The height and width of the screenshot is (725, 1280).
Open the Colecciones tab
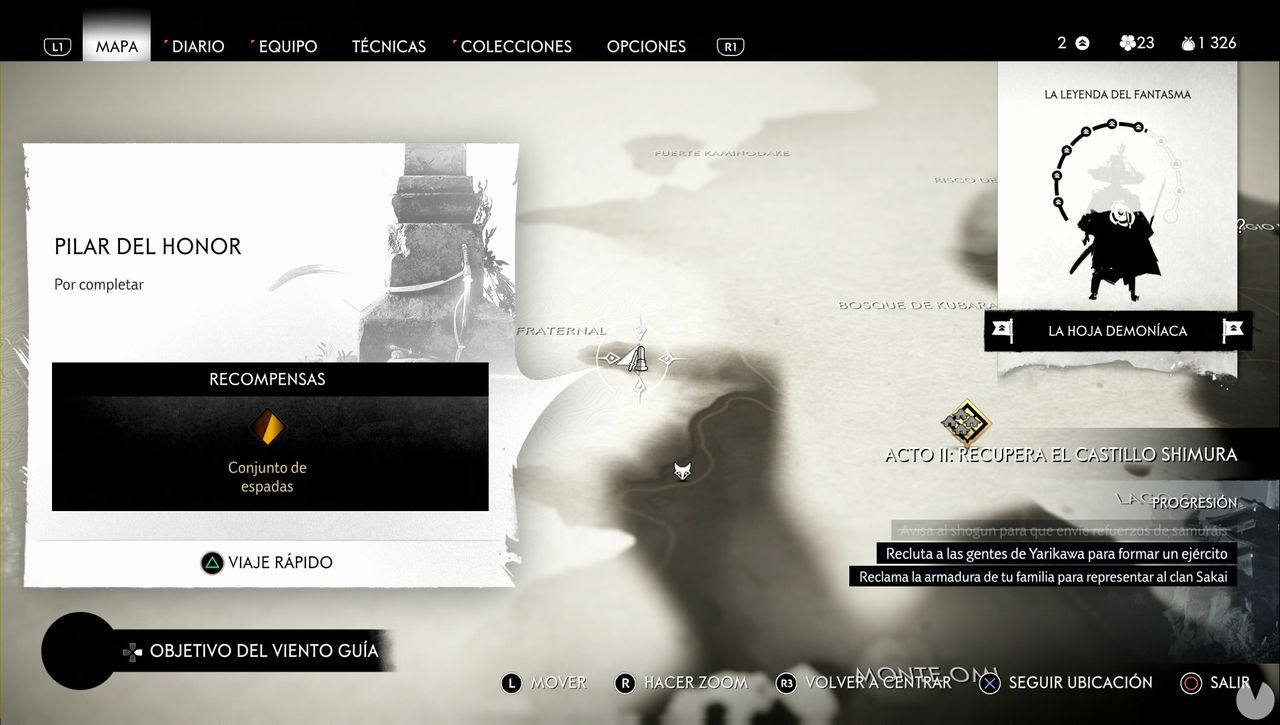point(517,46)
